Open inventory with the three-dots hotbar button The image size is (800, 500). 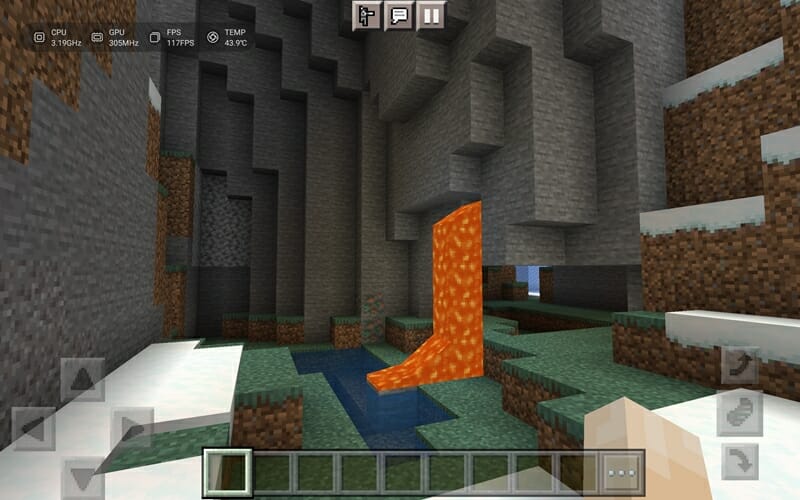pyautogui.click(x=623, y=472)
